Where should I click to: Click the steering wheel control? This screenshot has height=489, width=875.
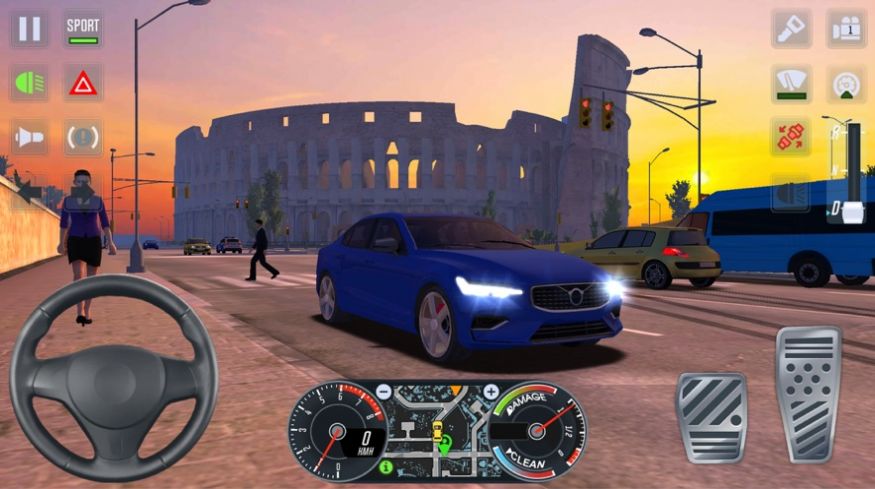coord(113,377)
